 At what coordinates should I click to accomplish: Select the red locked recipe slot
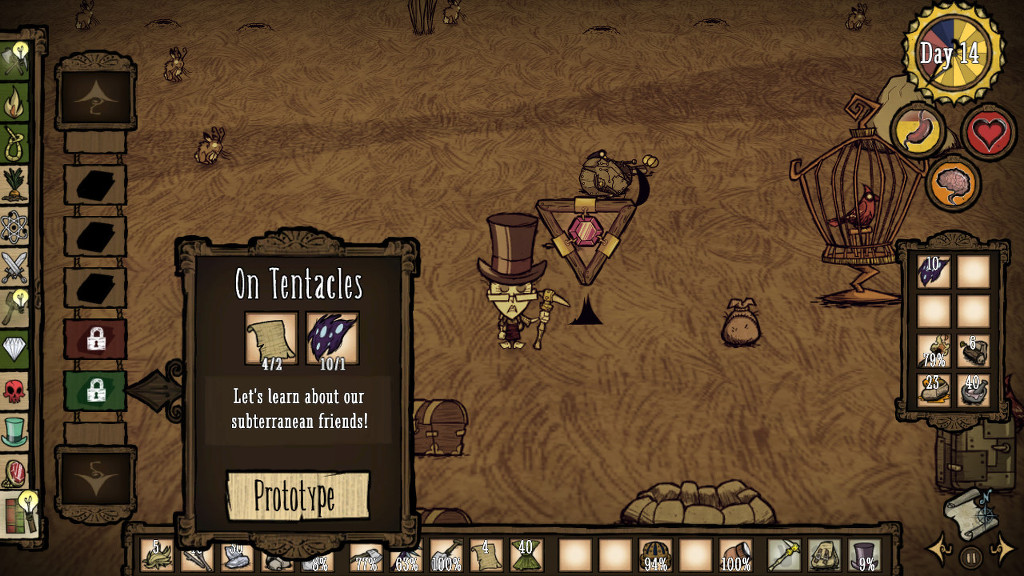[x=95, y=339]
